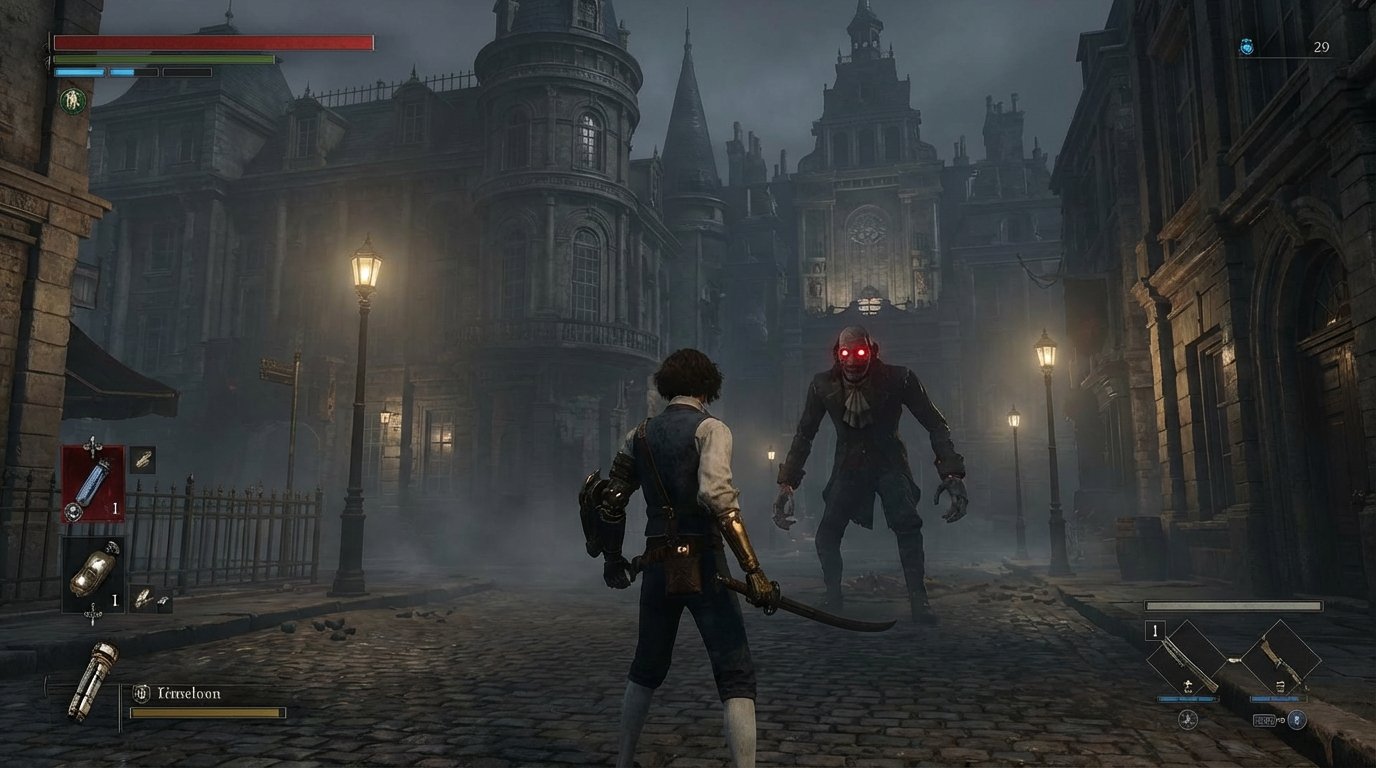Click the shield crest in the pickup notification
The height and width of the screenshot is (768, 1376).
click(139, 691)
